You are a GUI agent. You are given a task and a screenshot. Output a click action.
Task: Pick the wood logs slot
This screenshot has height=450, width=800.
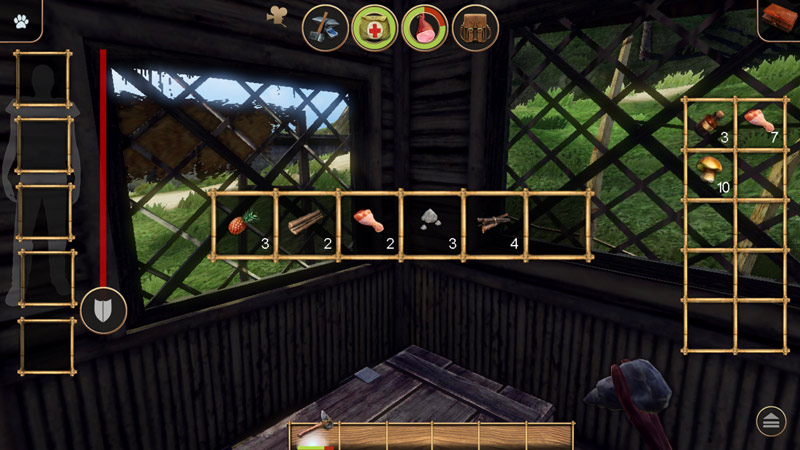pyautogui.click(x=306, y=225)
